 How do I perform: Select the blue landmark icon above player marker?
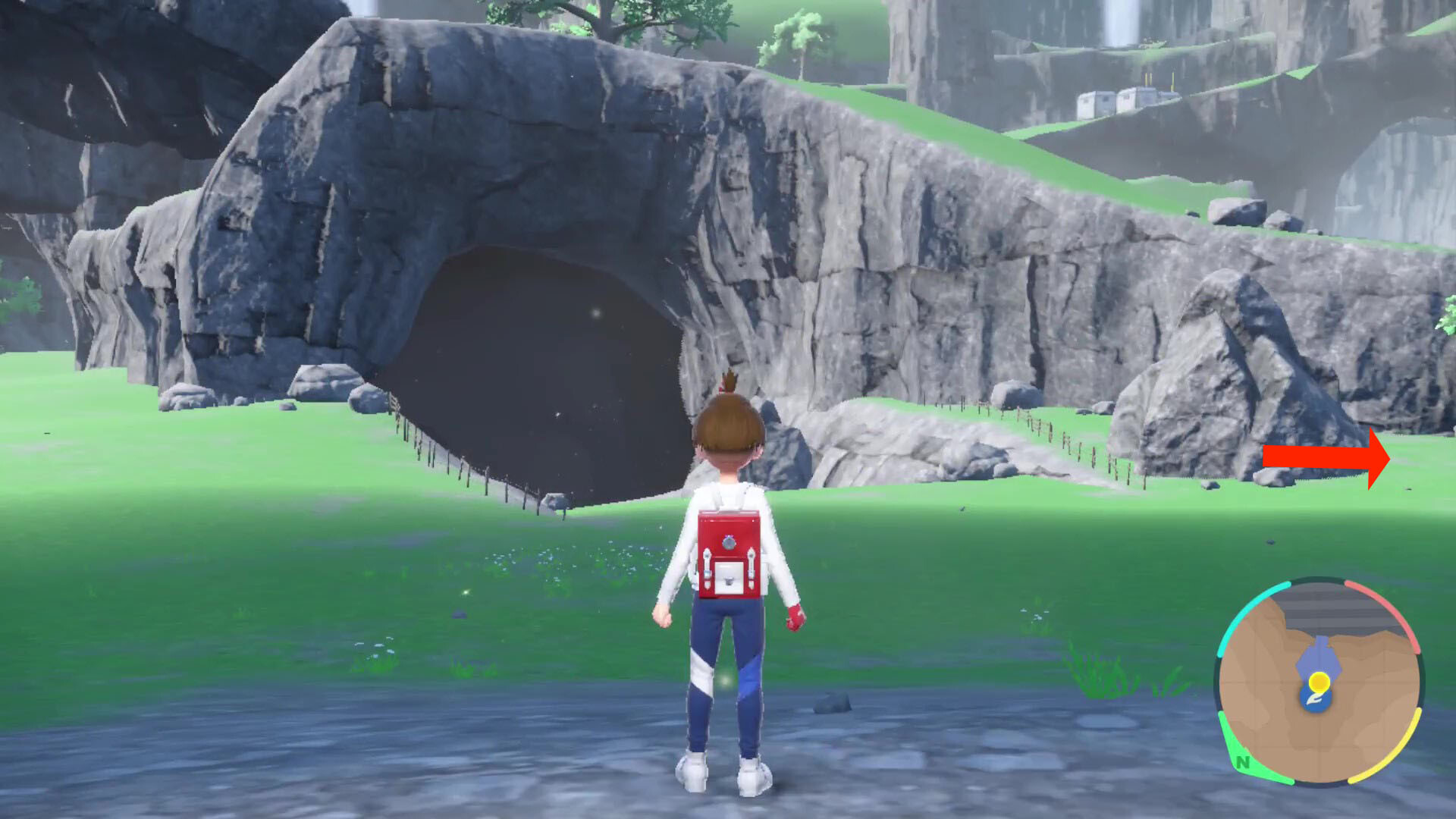(1319, 656)
